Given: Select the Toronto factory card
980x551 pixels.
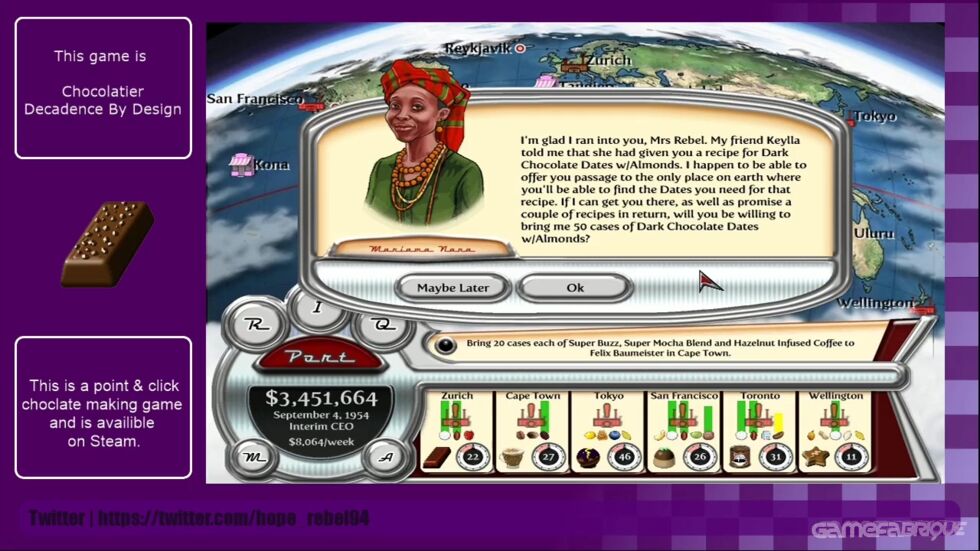Looking at the screenshot, I should (x=759, y=431).
